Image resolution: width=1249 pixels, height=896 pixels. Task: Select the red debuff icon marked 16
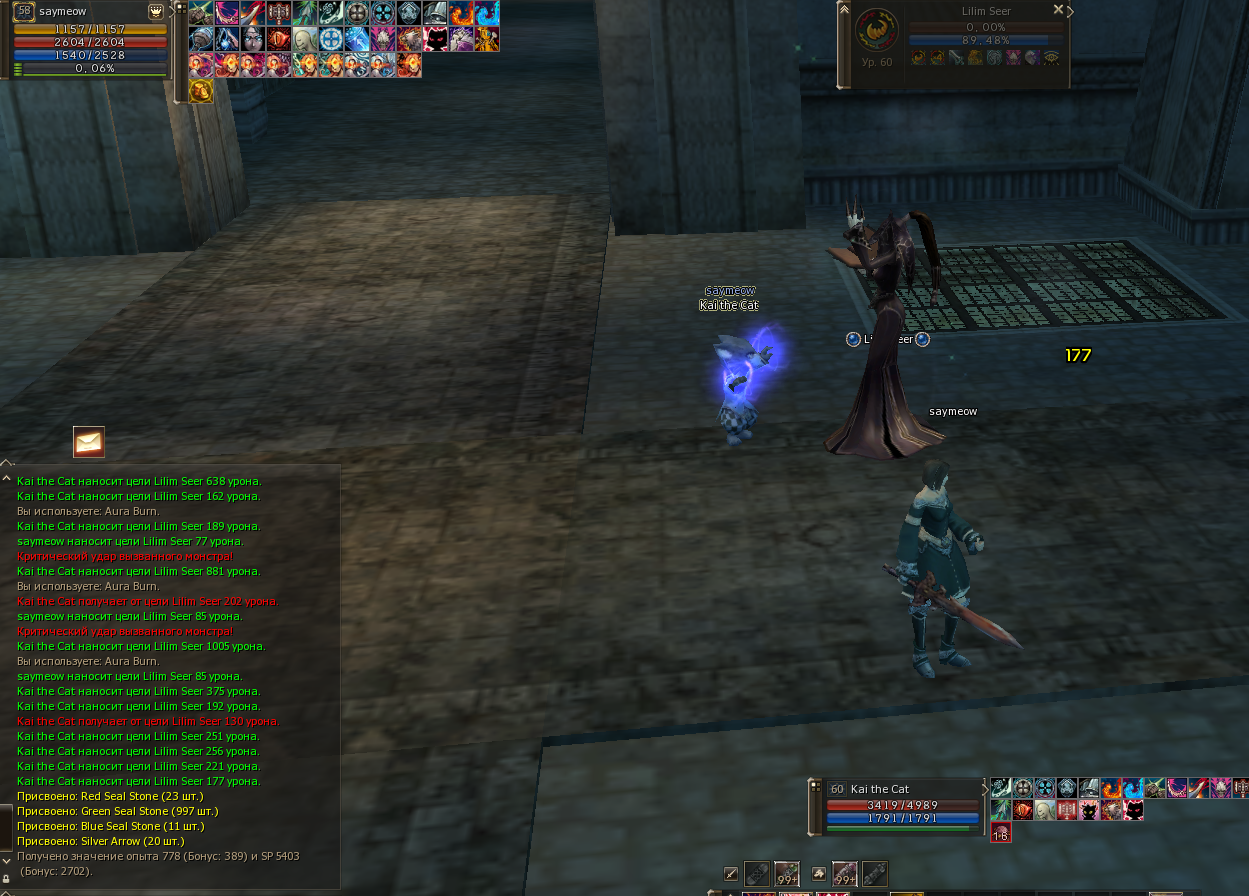pyautogui.click(x=1001, y=832)
